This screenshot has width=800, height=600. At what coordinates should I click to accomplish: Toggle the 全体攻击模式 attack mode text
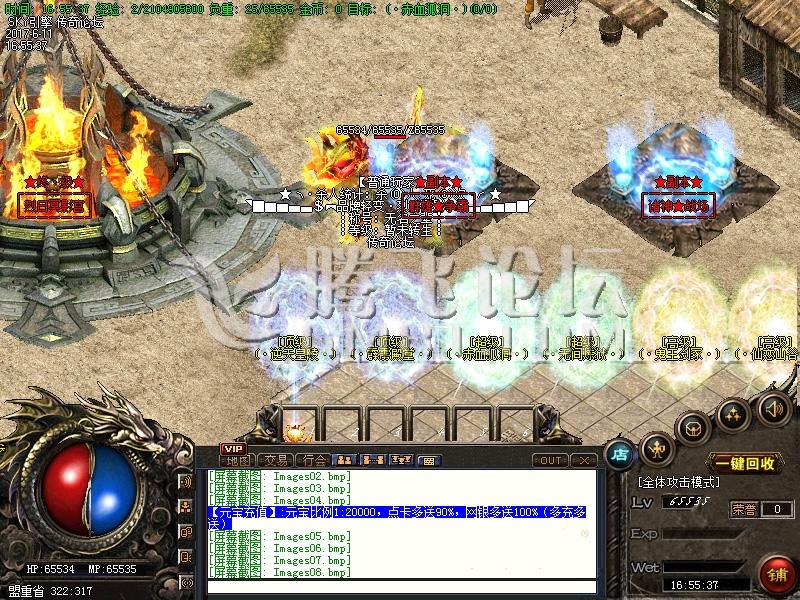(676, 482)
